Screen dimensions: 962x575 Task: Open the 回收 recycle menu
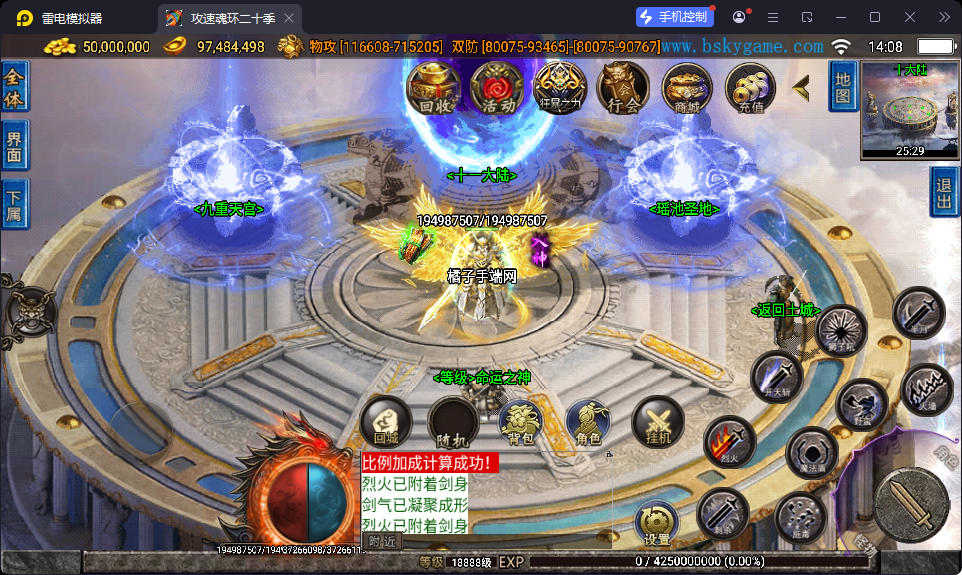tap(432, 88)
